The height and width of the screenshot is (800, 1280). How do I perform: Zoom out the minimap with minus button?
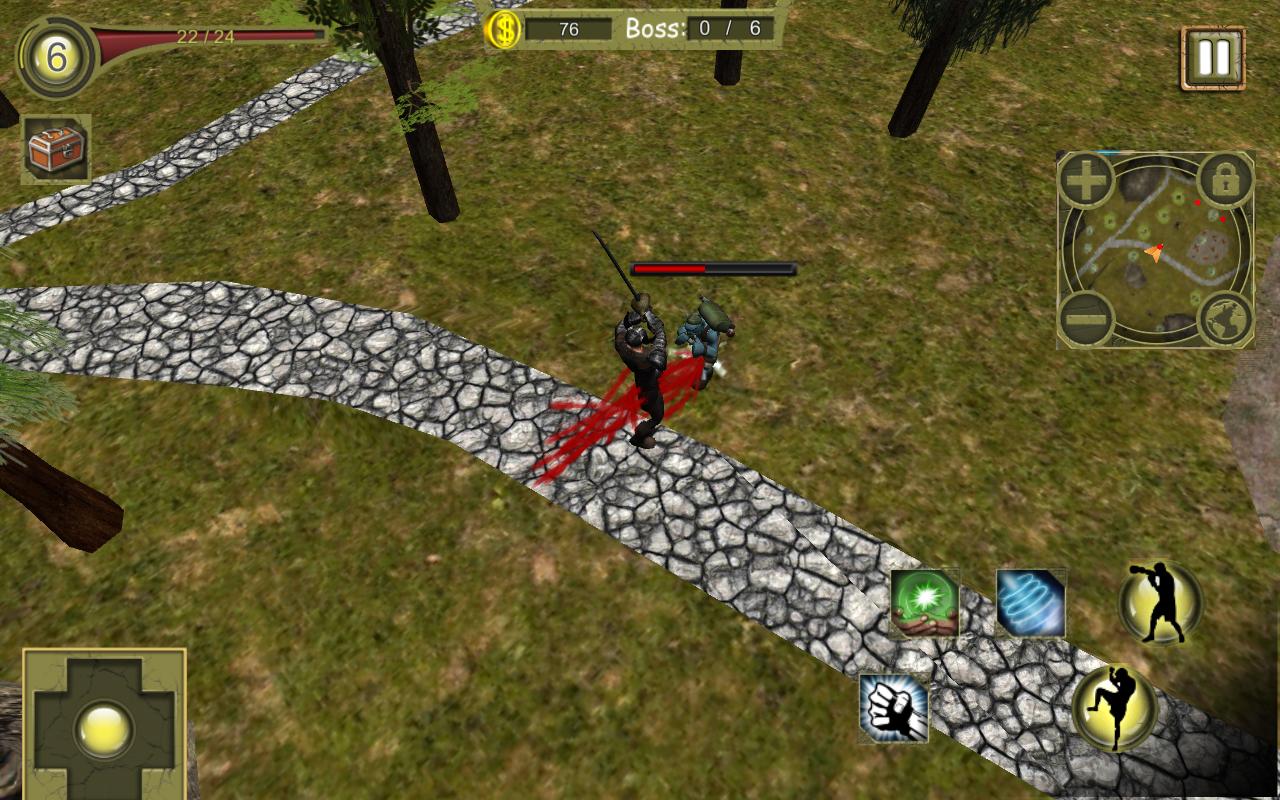point(1087,319)
